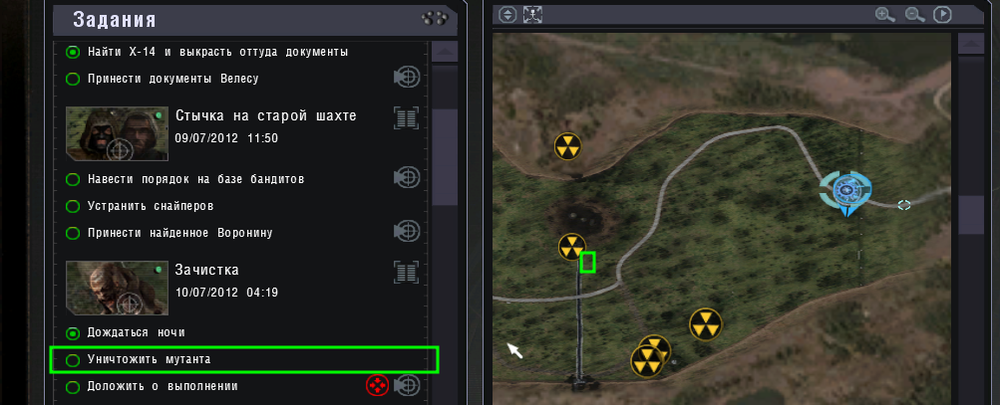Show "Навести порядок на базе бандитов" on map
Image resolution: width=1000 pixels, height=405 pixels.
(x=406, y=178)
